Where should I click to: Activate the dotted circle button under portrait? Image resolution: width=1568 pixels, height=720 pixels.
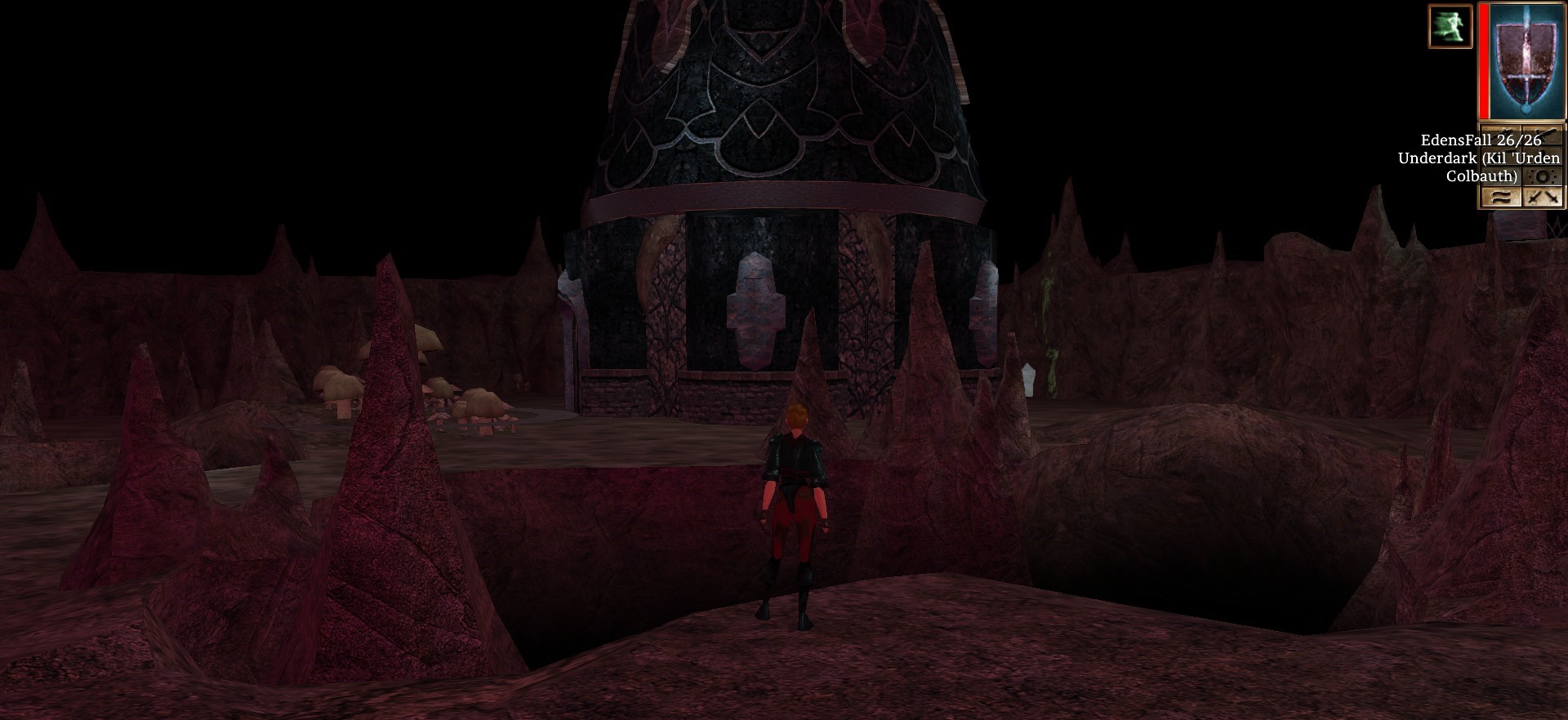tap(1543, 176)
